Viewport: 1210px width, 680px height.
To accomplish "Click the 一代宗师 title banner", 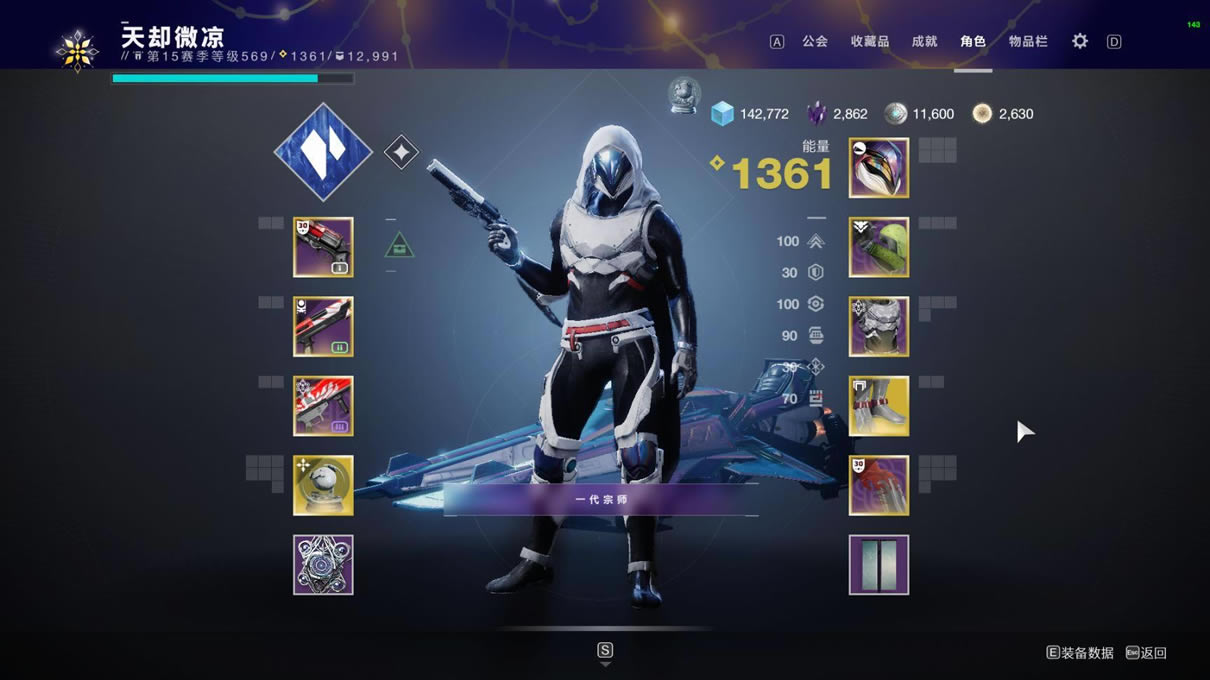I will [x=601, y=499].
